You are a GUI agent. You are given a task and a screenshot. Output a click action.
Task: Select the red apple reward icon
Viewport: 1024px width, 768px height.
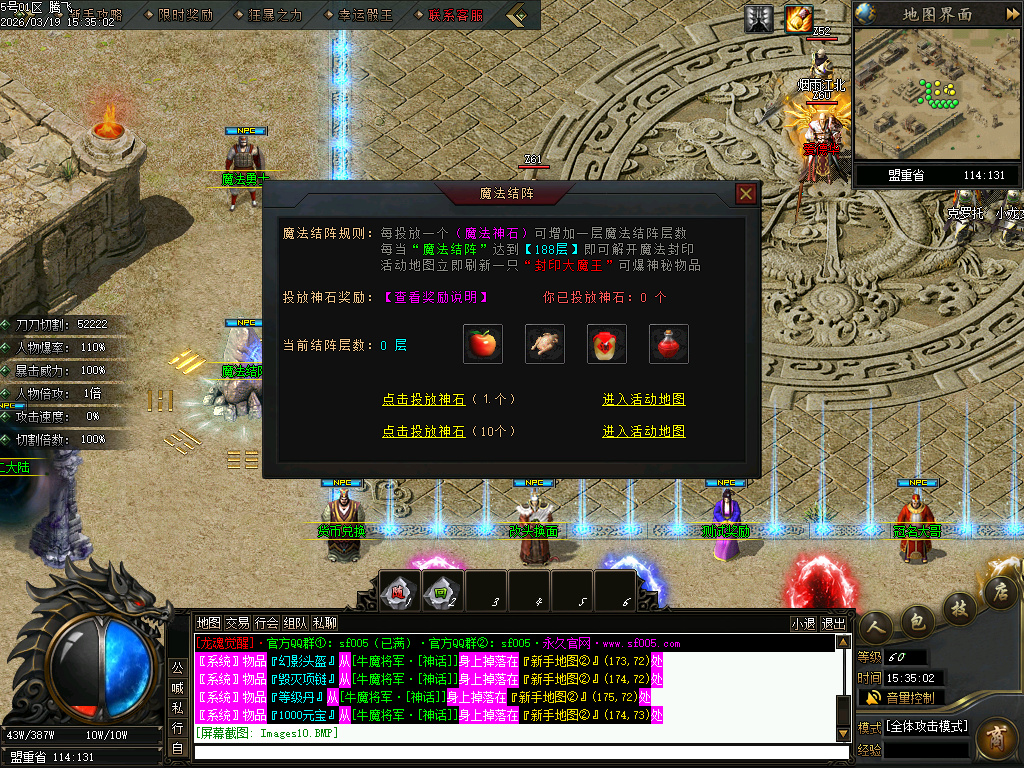[x=483, y=344]
